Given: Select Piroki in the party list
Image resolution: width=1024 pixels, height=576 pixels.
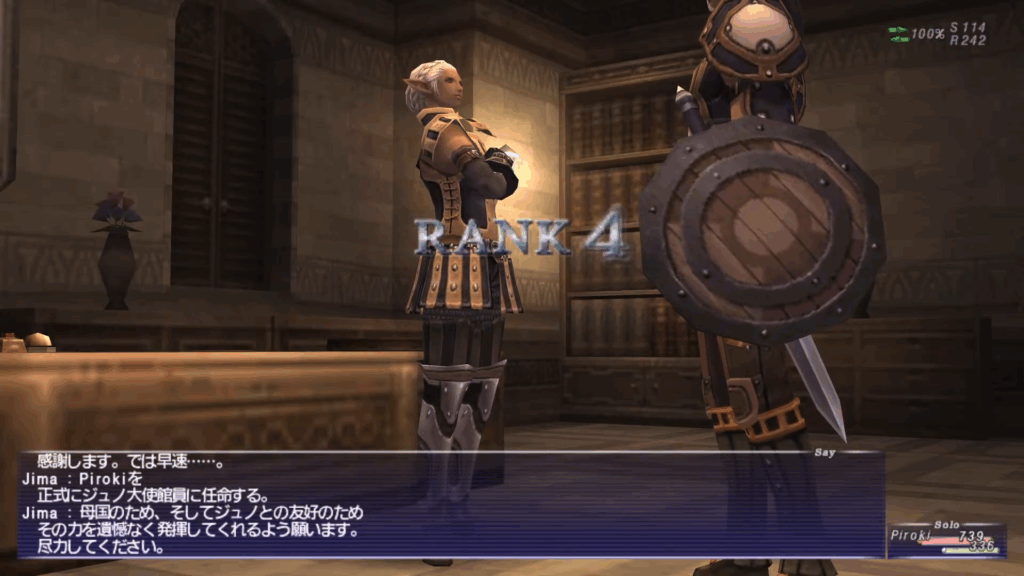Looking at the screenshot, I should pyautogui.click(x=911, y=537).
